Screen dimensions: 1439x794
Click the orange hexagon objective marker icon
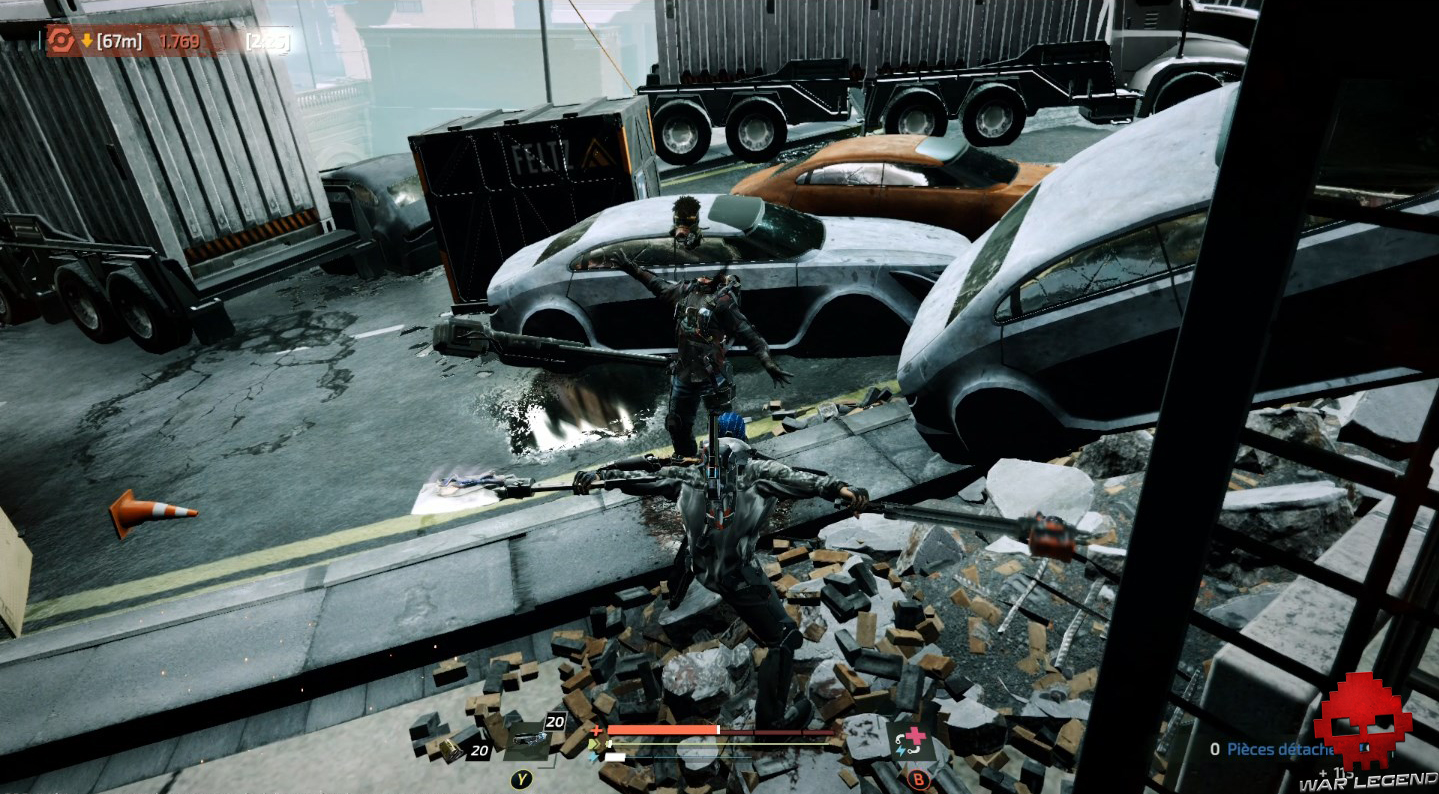(x=61, y=41)
